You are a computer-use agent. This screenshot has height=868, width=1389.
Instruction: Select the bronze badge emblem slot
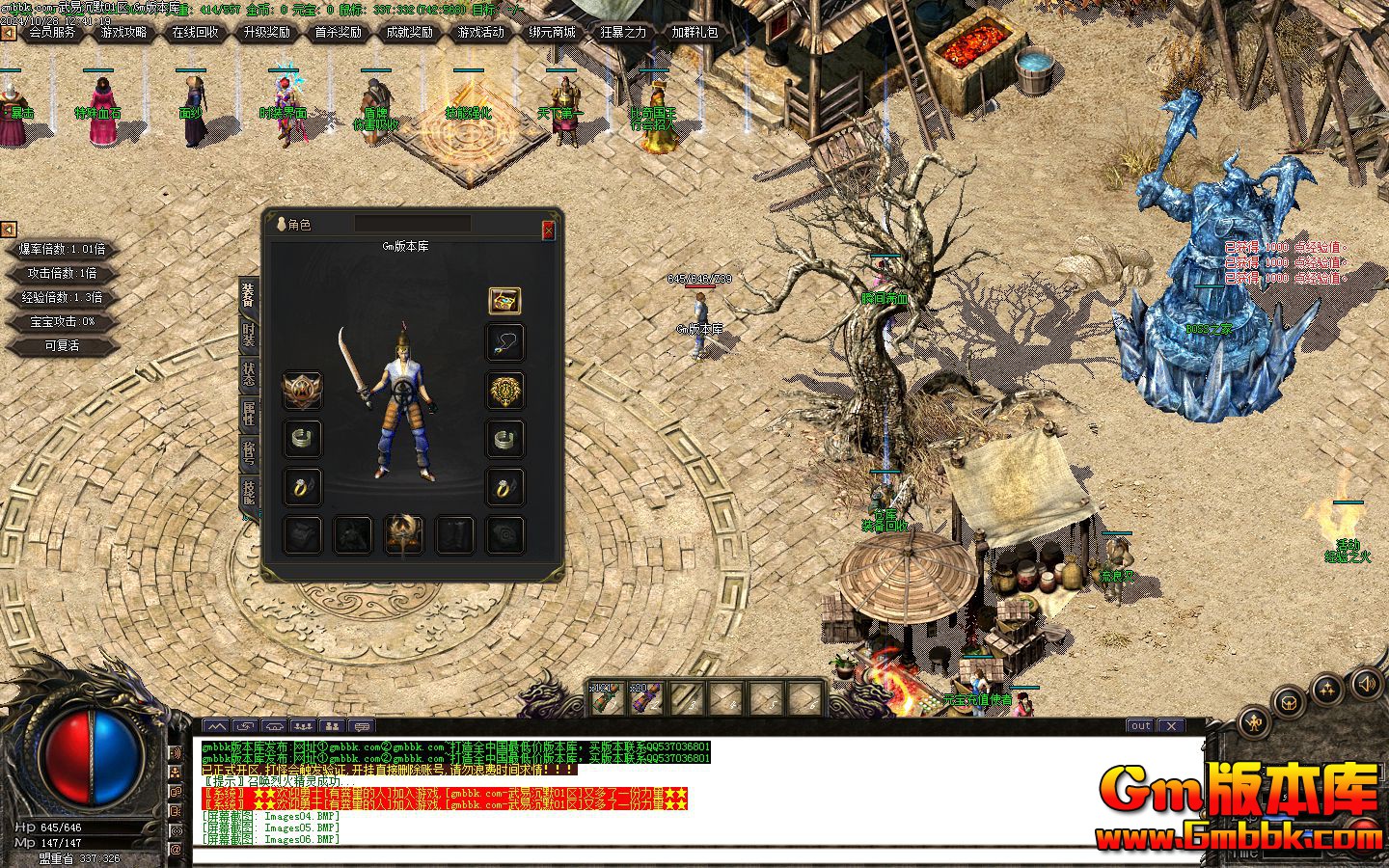(x=302, y=391)
